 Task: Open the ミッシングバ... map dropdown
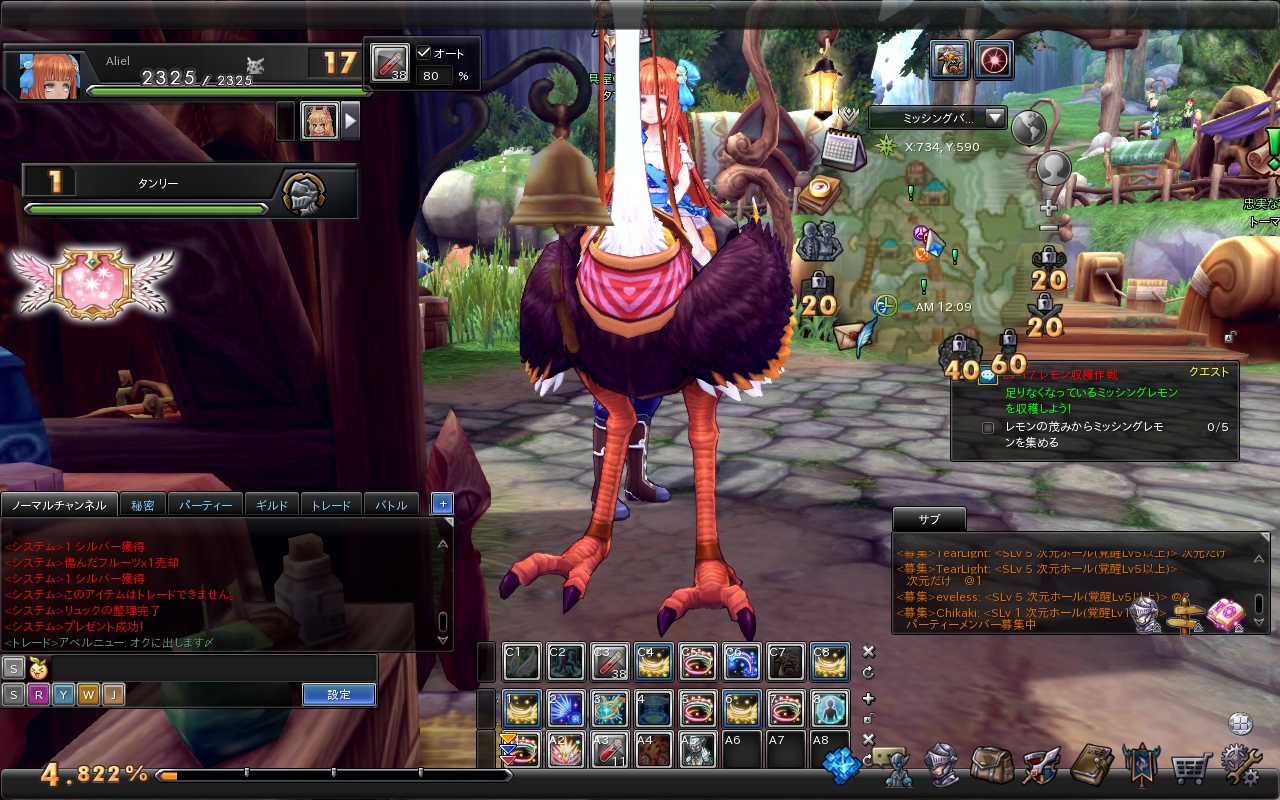tap(937, 118)
